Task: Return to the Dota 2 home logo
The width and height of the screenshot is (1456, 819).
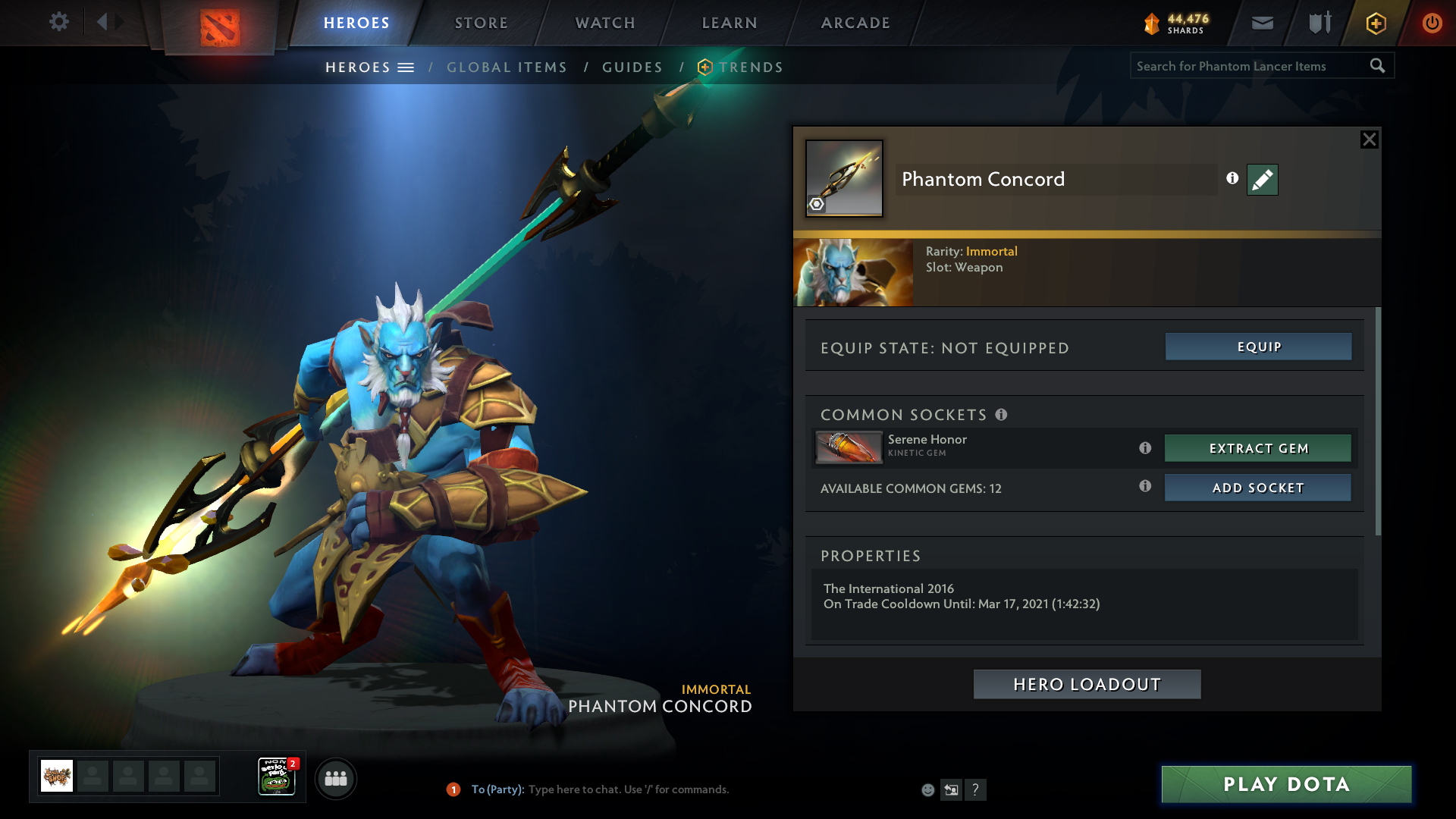Action: (220, 27)
